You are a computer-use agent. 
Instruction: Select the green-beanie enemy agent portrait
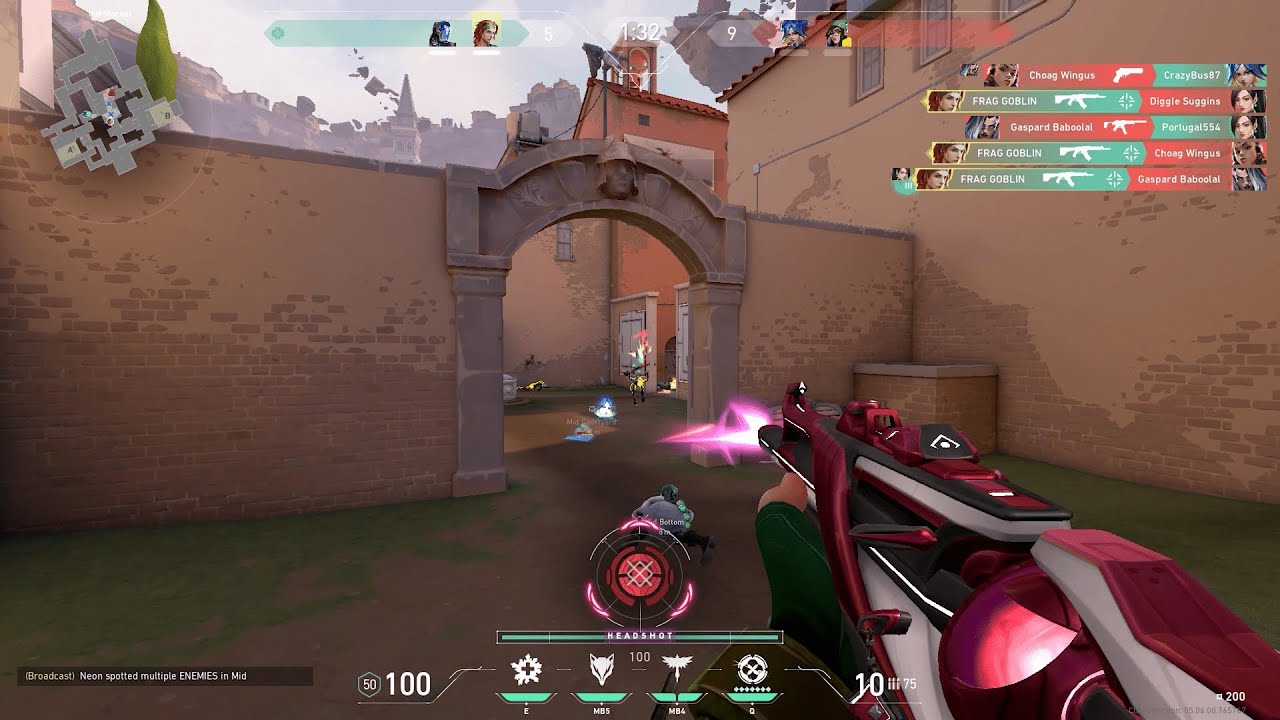pos(838,33)
